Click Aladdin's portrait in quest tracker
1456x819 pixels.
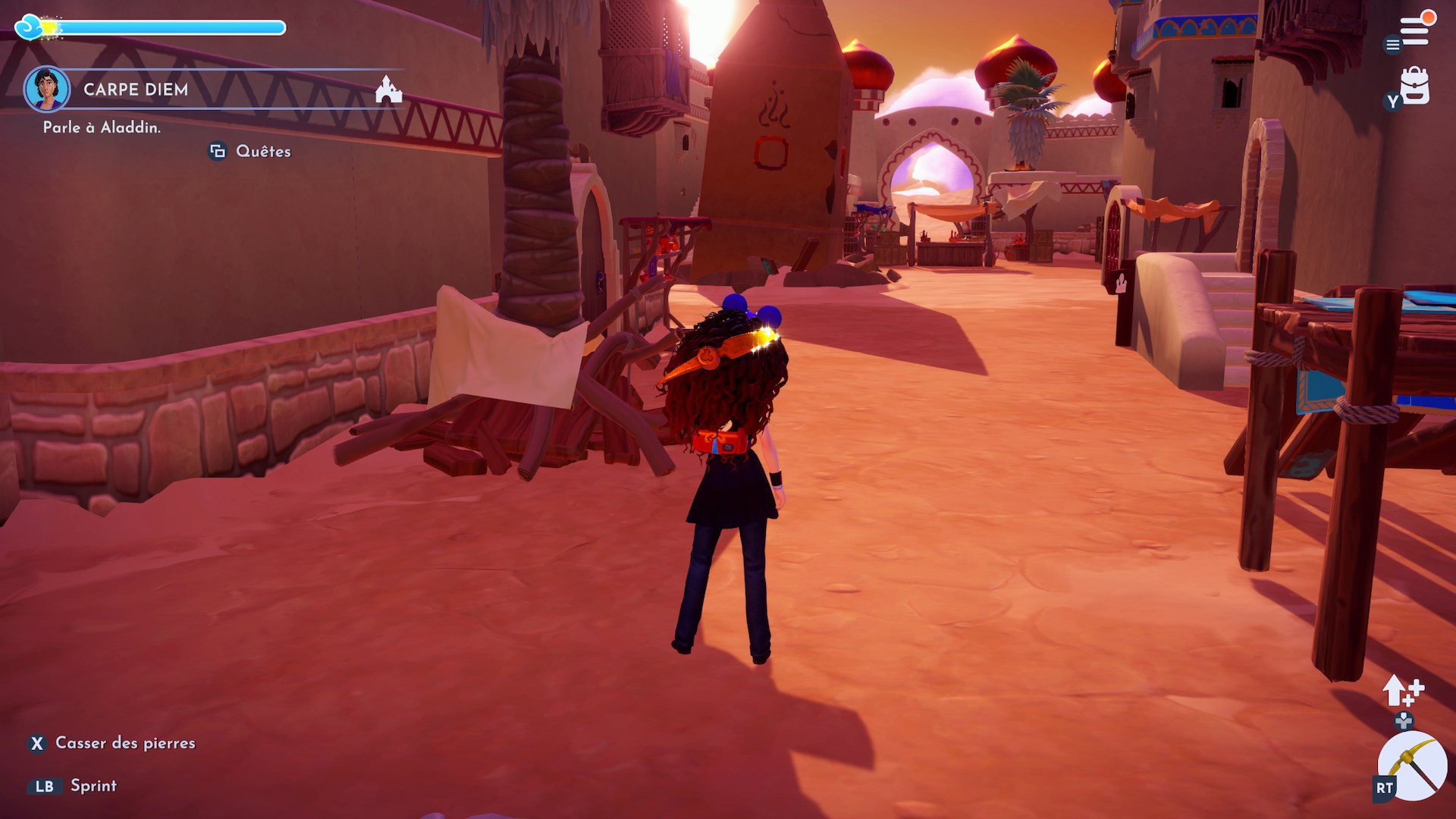click(x=47, y=89)
